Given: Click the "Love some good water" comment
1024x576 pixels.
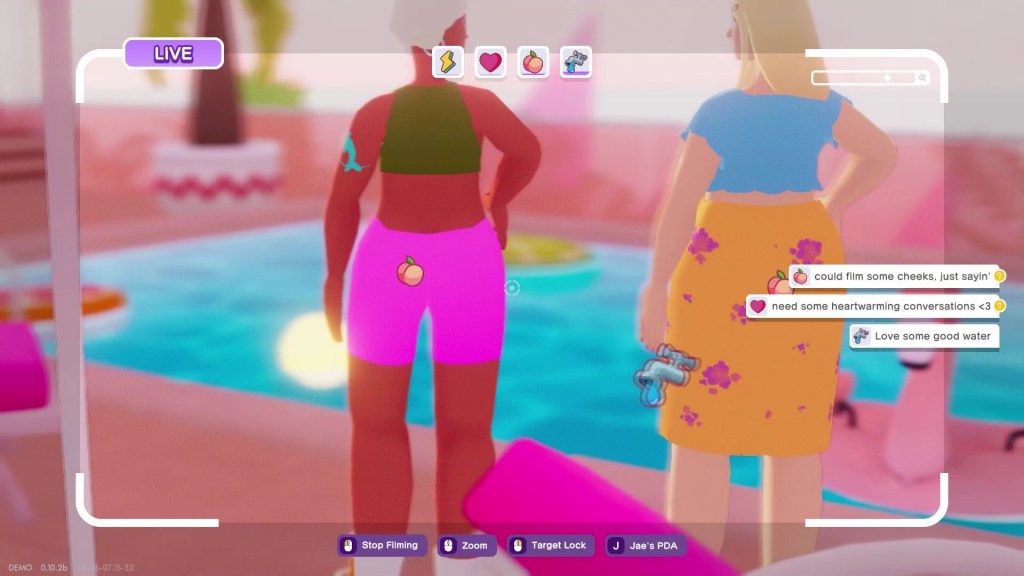Looking at the screenshot, I should coord(923,336).
